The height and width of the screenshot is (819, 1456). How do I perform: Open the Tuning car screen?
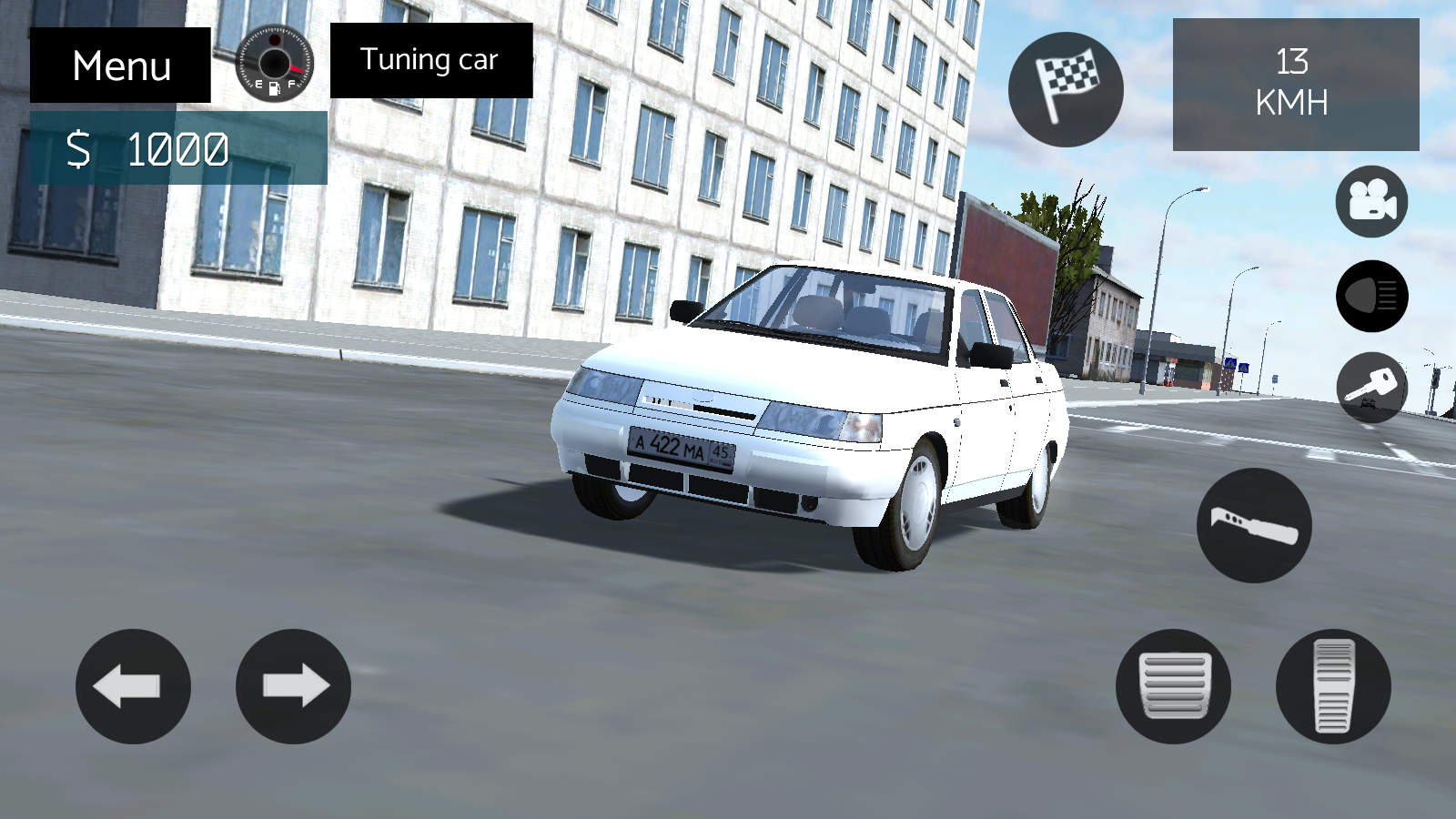pos(429,60)
